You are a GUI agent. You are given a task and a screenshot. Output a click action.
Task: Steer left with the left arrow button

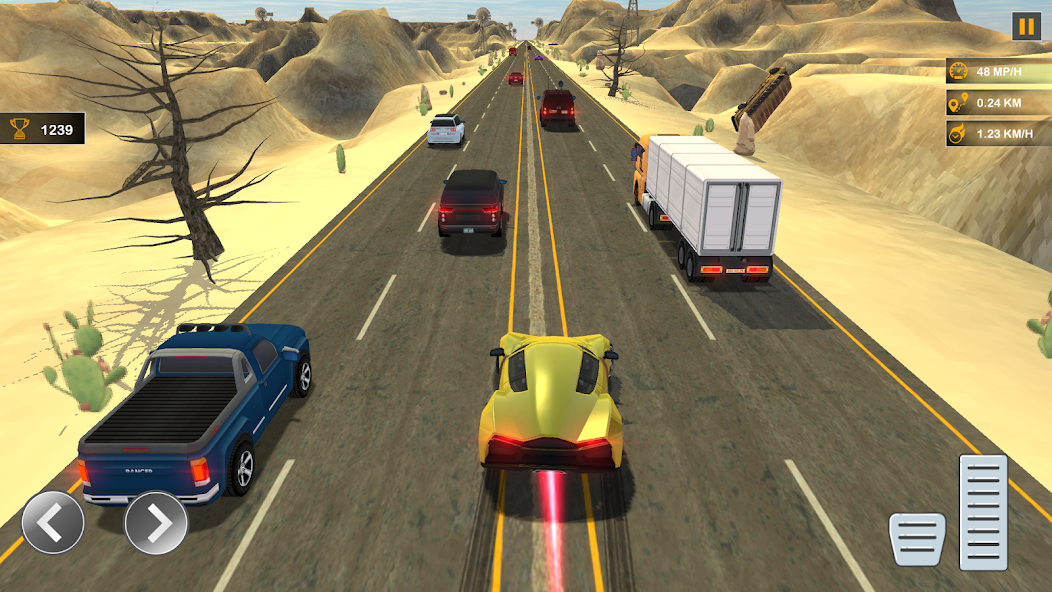pos(53,522)
